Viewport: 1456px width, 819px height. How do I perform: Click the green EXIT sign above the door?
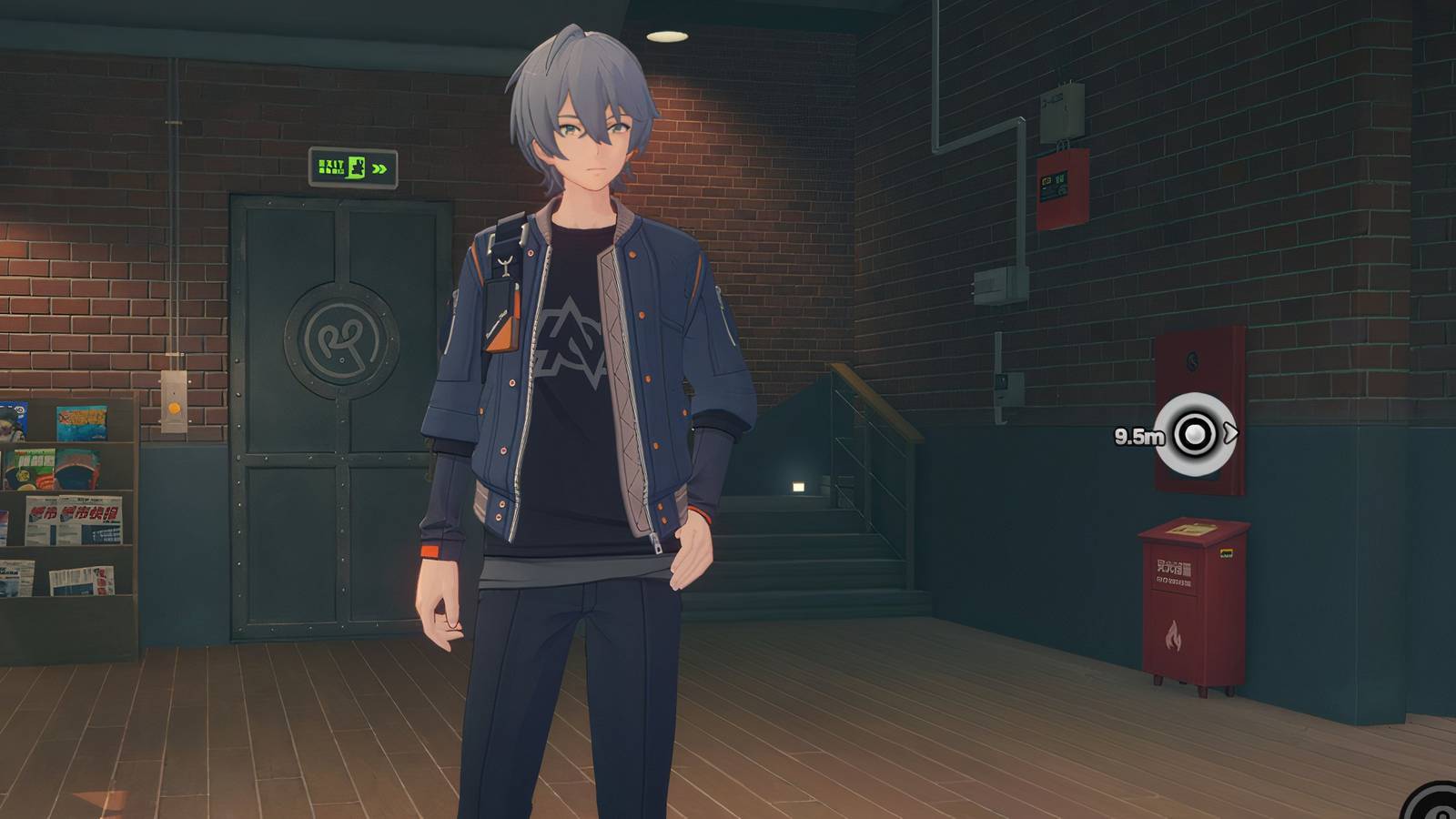pos(353,166)
